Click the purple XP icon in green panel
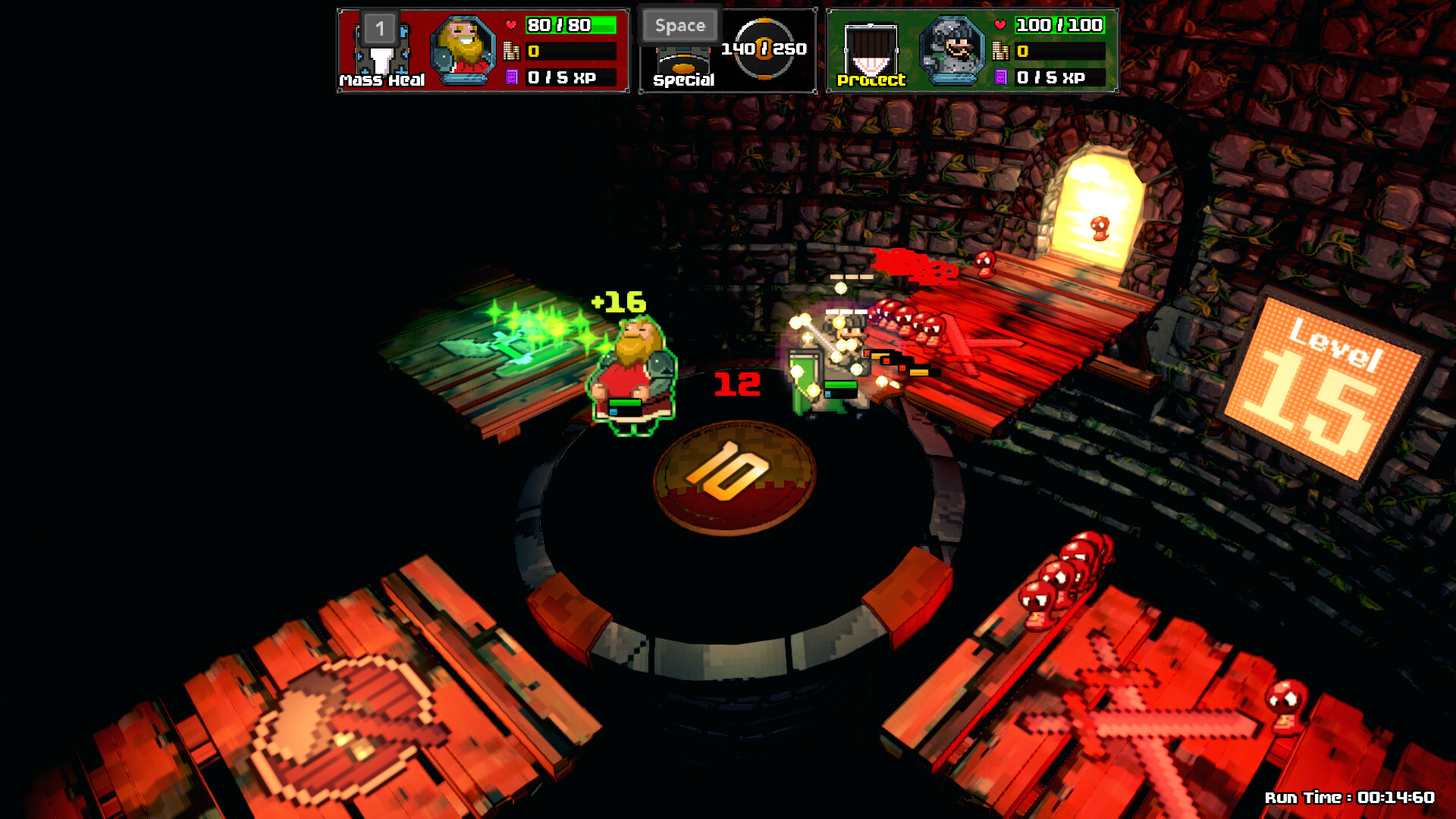Screen dimensions: 1456x819 click(1003, 77)
